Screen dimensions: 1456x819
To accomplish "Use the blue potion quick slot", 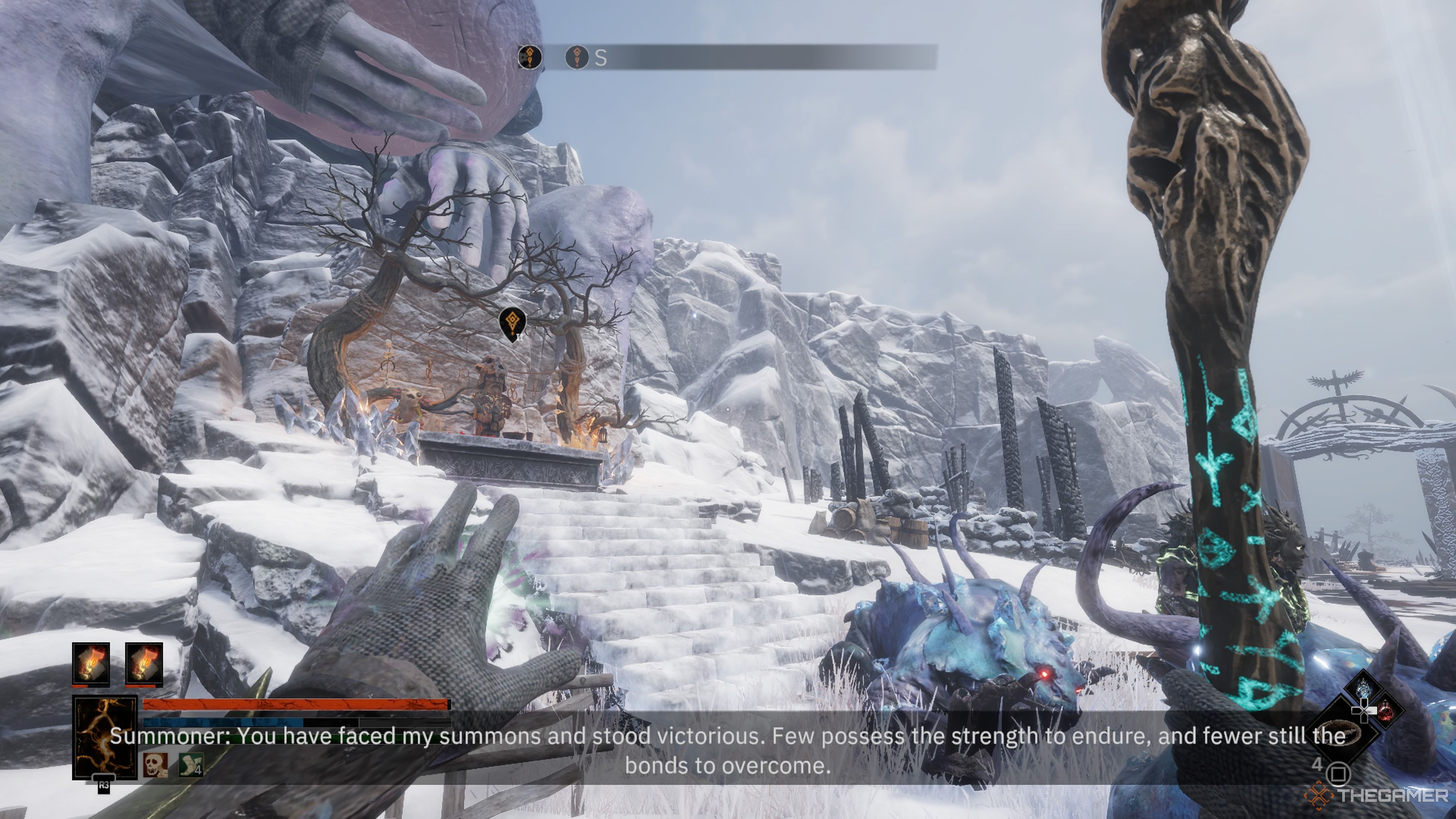I will [1363, 687].
